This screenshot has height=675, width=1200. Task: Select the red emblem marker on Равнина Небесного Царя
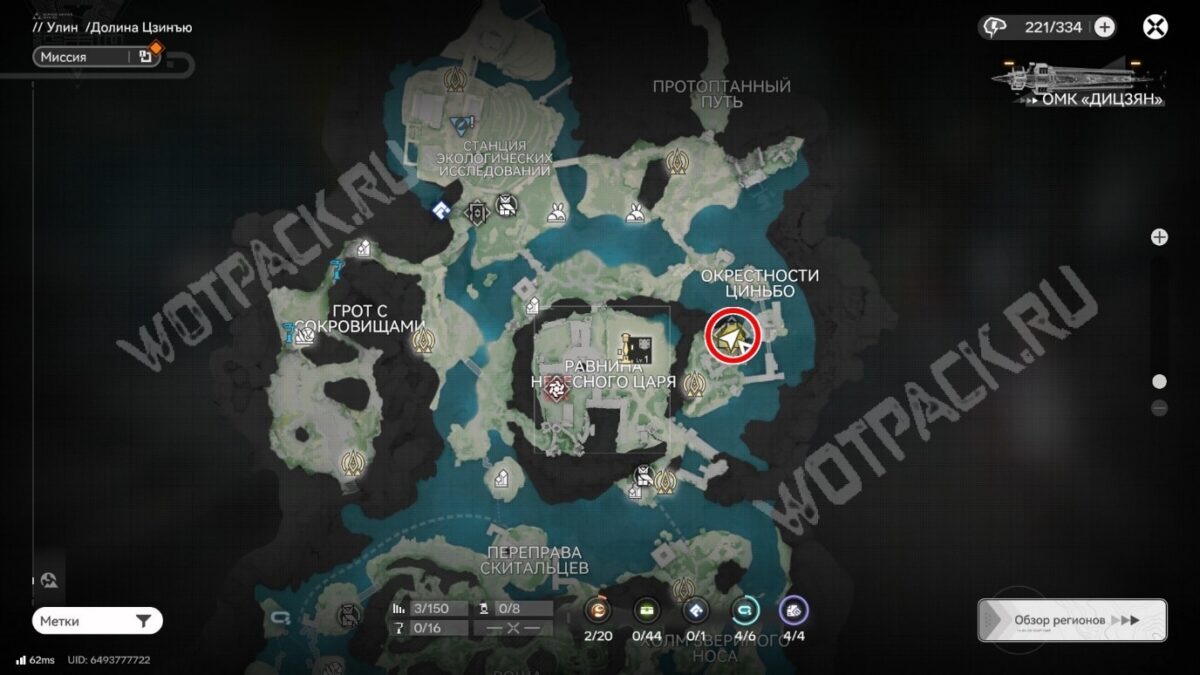551,391
